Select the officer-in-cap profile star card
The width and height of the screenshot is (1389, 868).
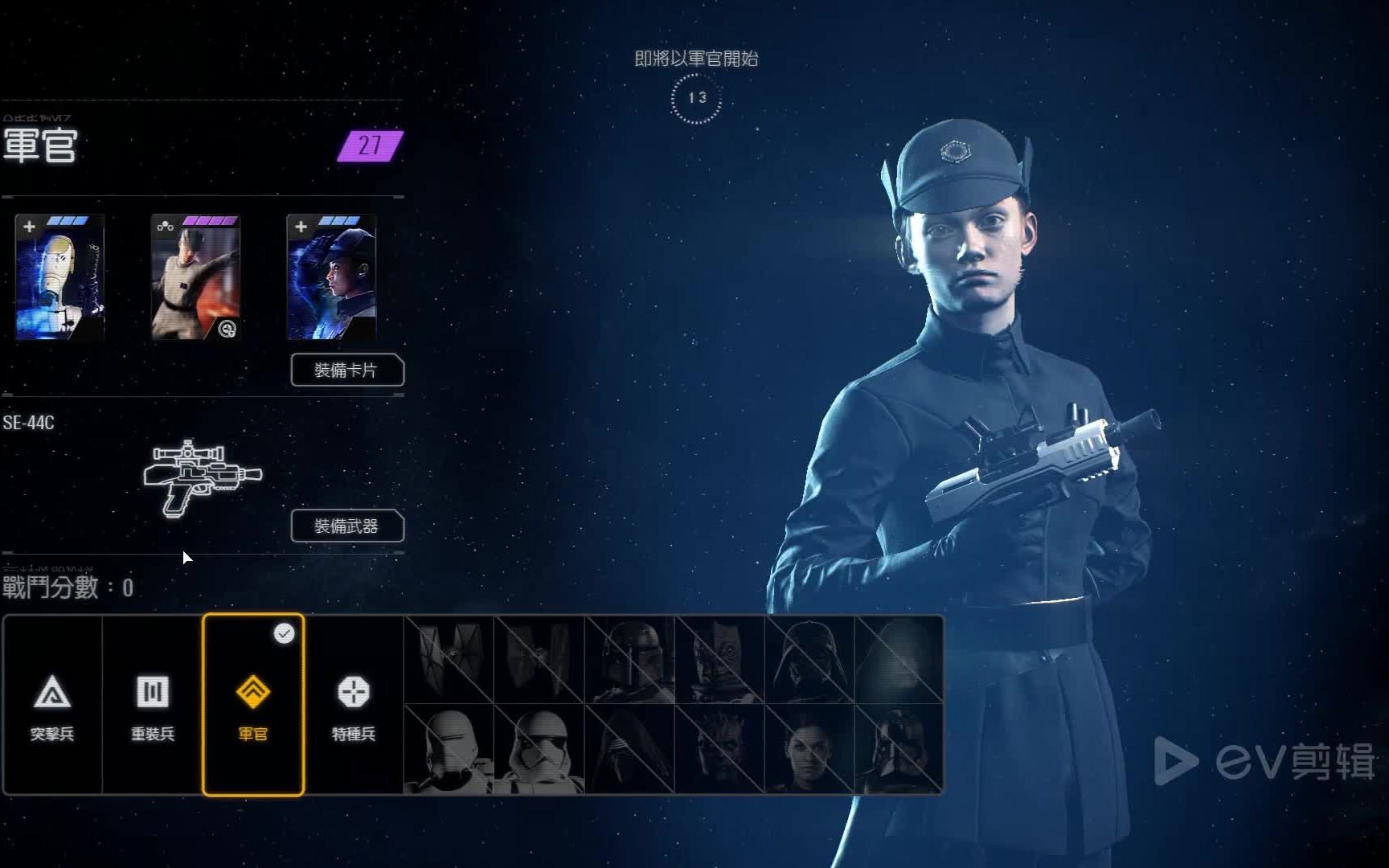coord(331,277)
